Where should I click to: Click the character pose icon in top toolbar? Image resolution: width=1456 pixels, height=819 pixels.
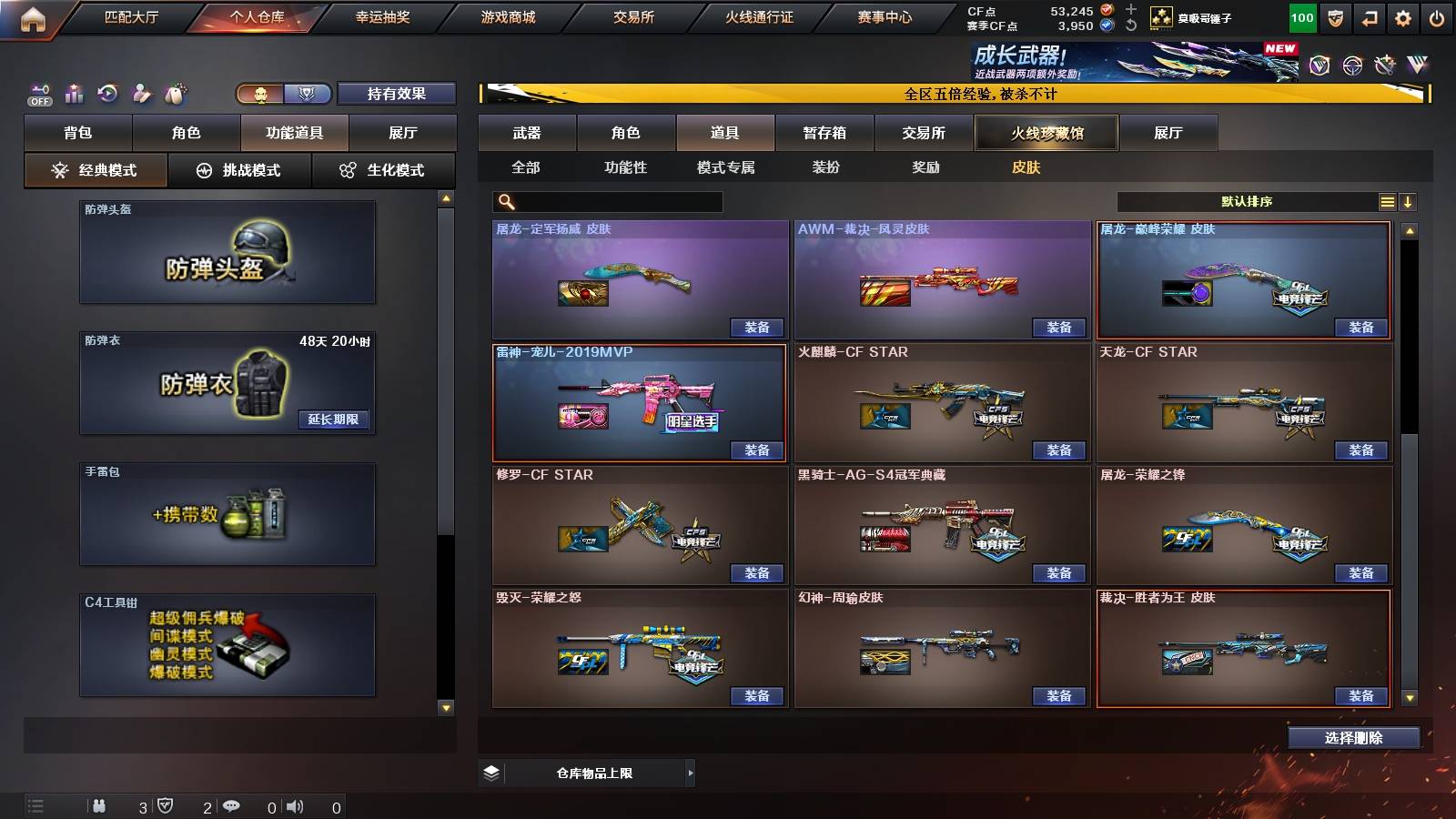pos(140,93)
